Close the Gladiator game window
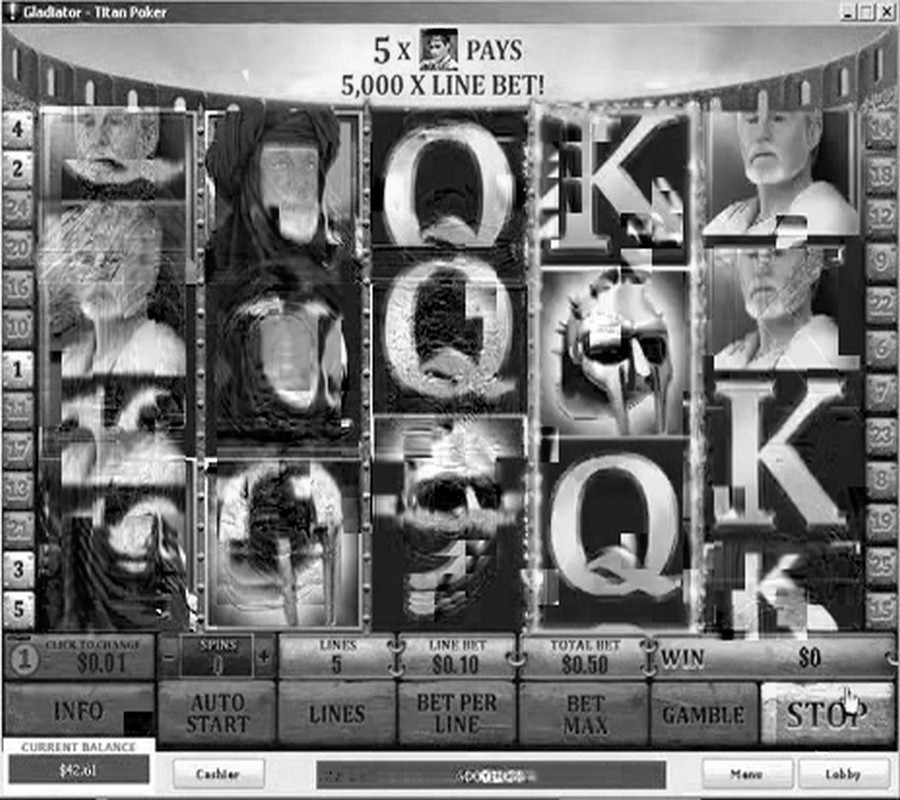Viewport: 900px width, 800px height. (886, 12)
